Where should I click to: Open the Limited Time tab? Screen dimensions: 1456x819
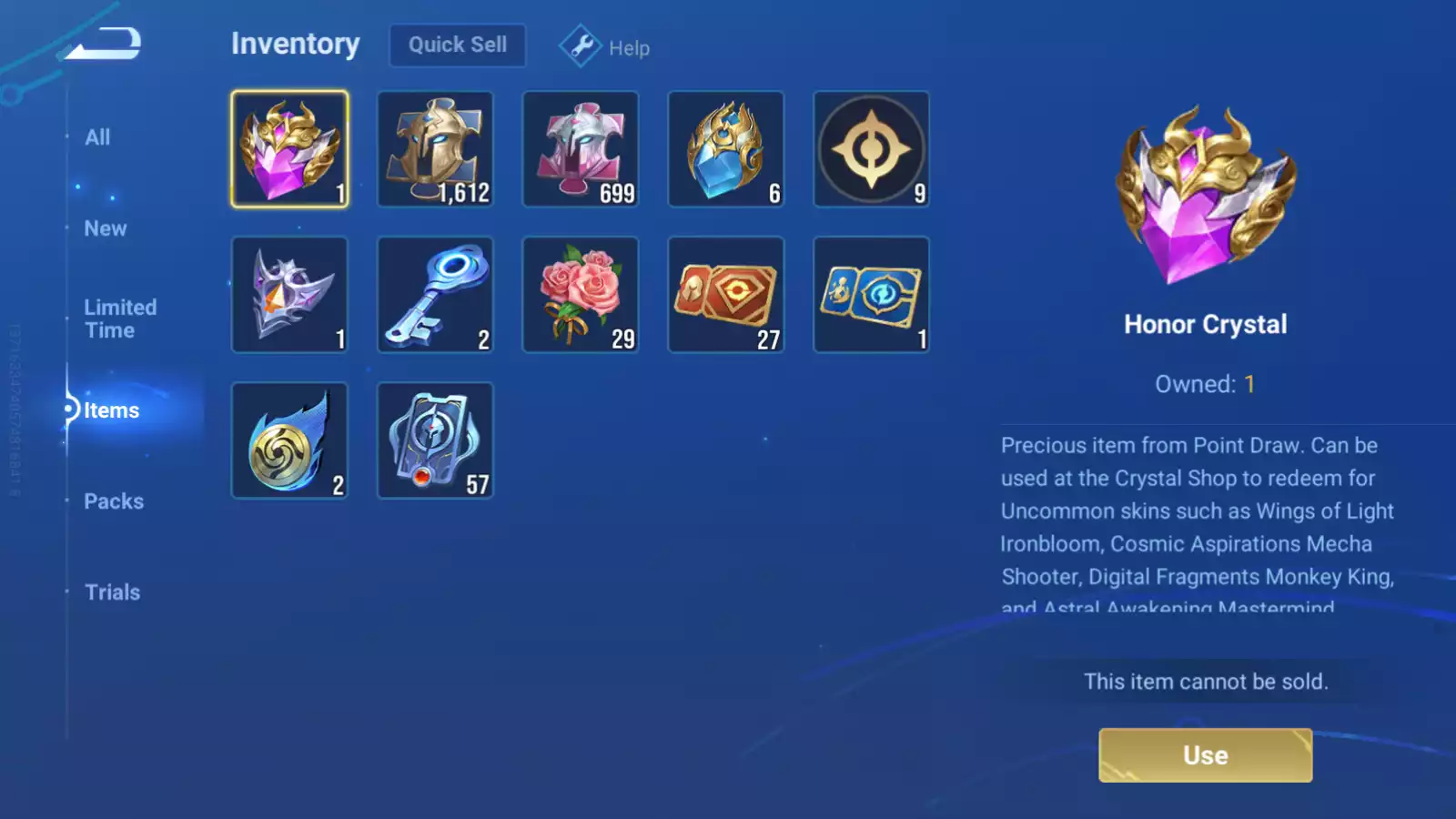tap(120, 318)
